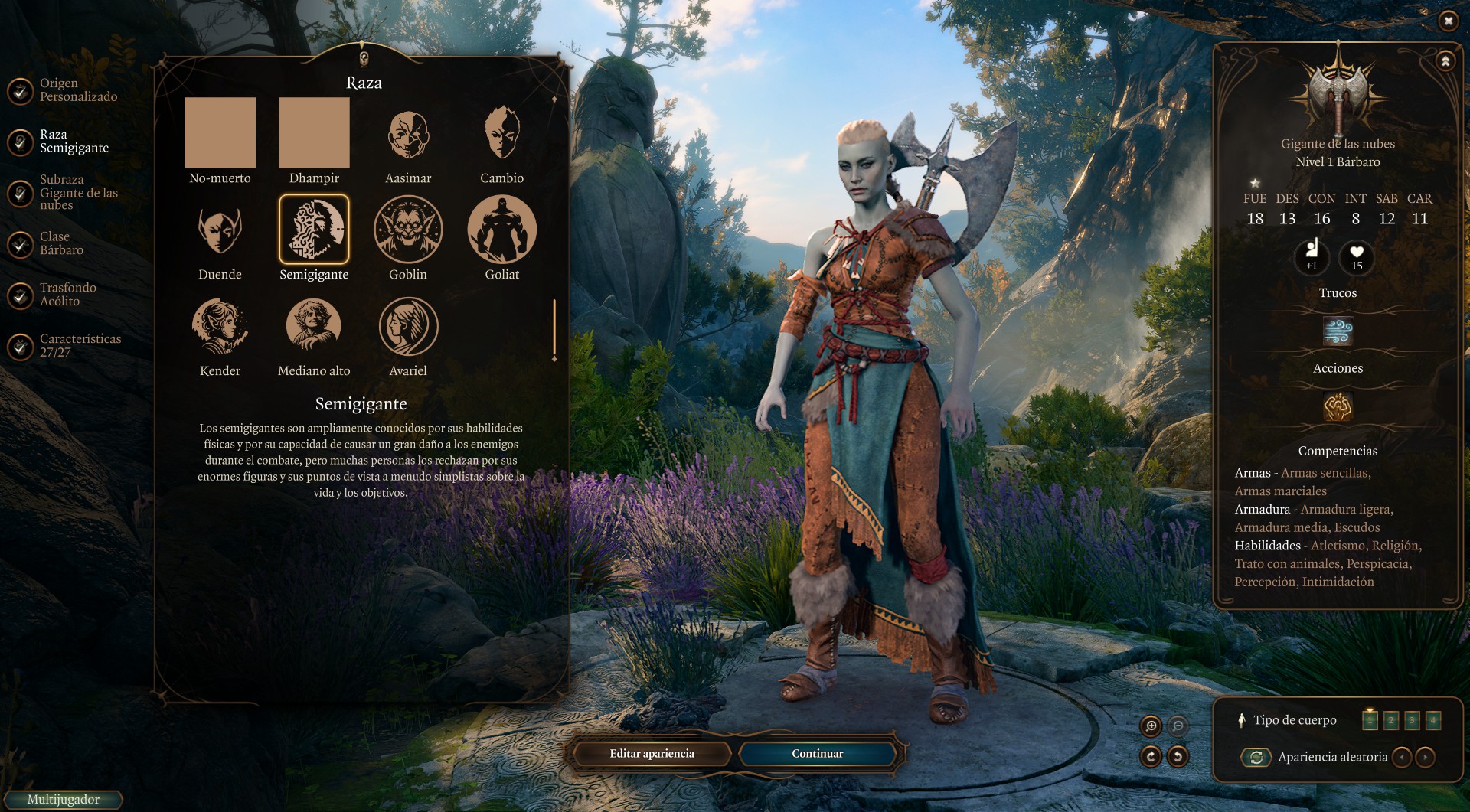Select the Aasimar race
1470x812 pixels.
[408, 135]
